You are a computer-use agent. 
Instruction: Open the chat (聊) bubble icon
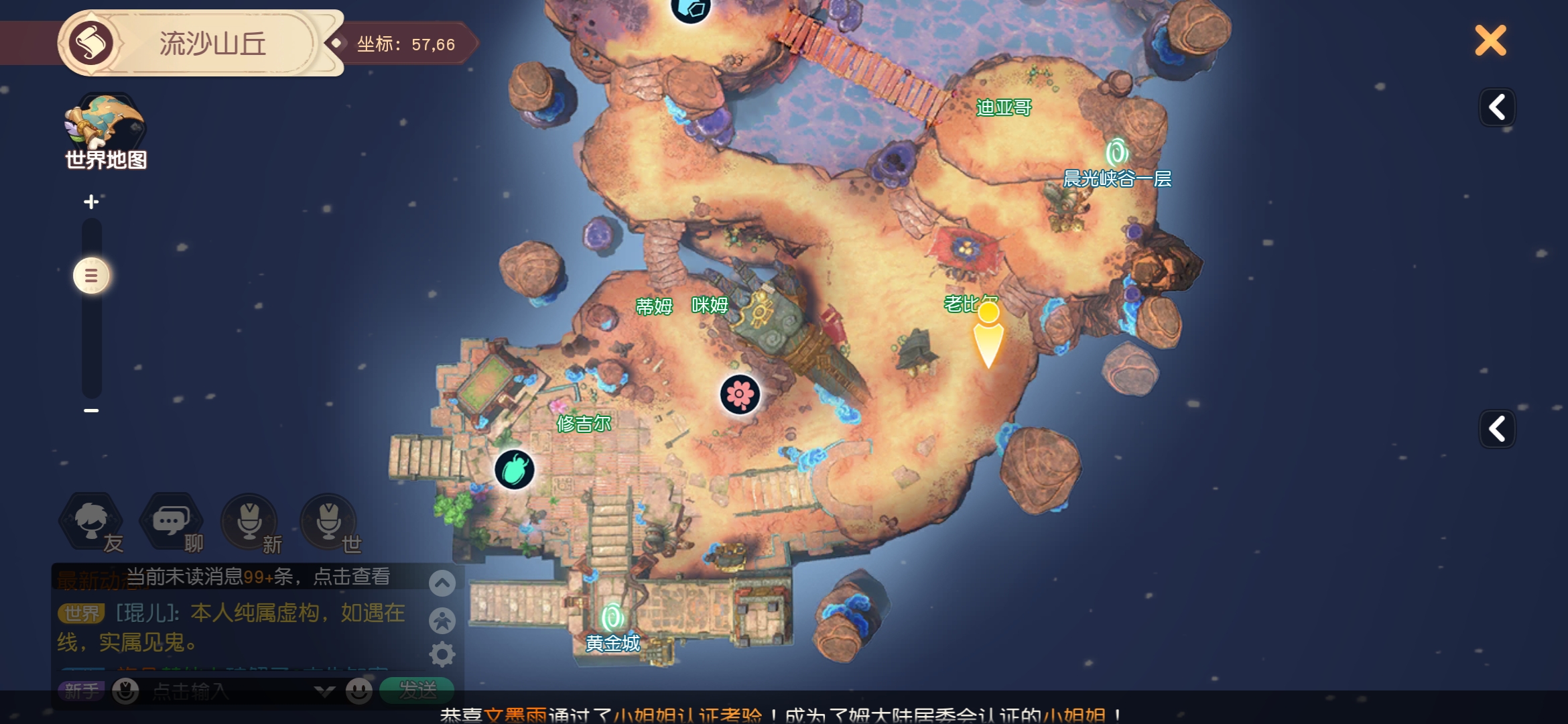(170, 522)
